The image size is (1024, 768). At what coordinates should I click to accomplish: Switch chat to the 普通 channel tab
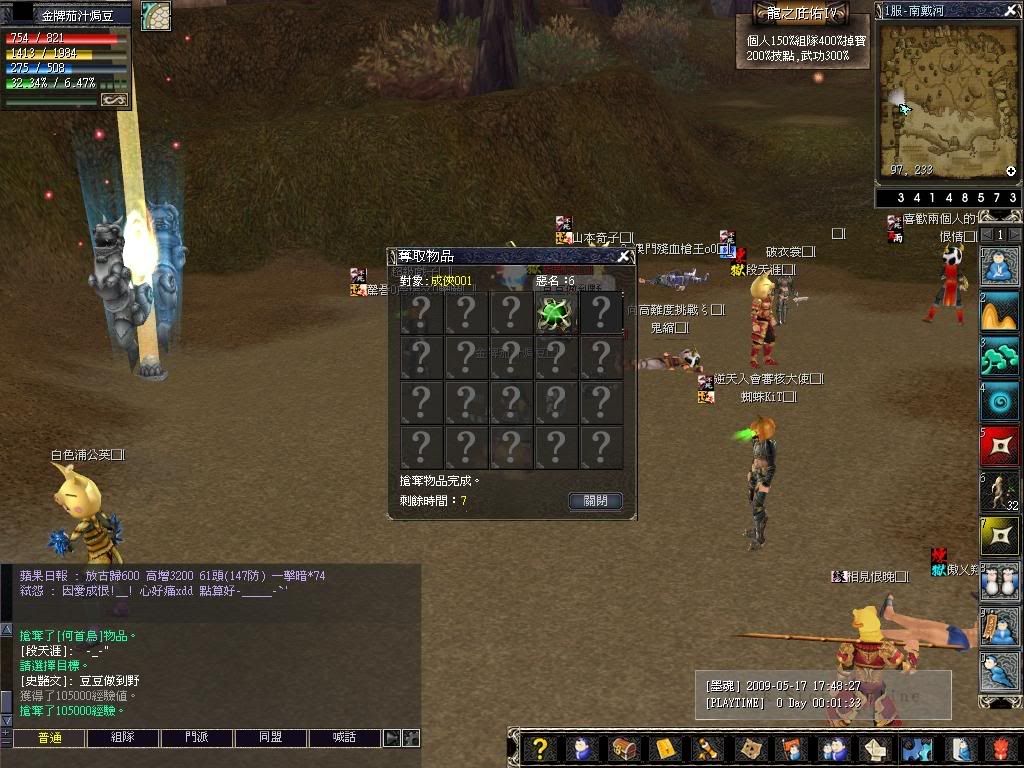pos(49,738)
